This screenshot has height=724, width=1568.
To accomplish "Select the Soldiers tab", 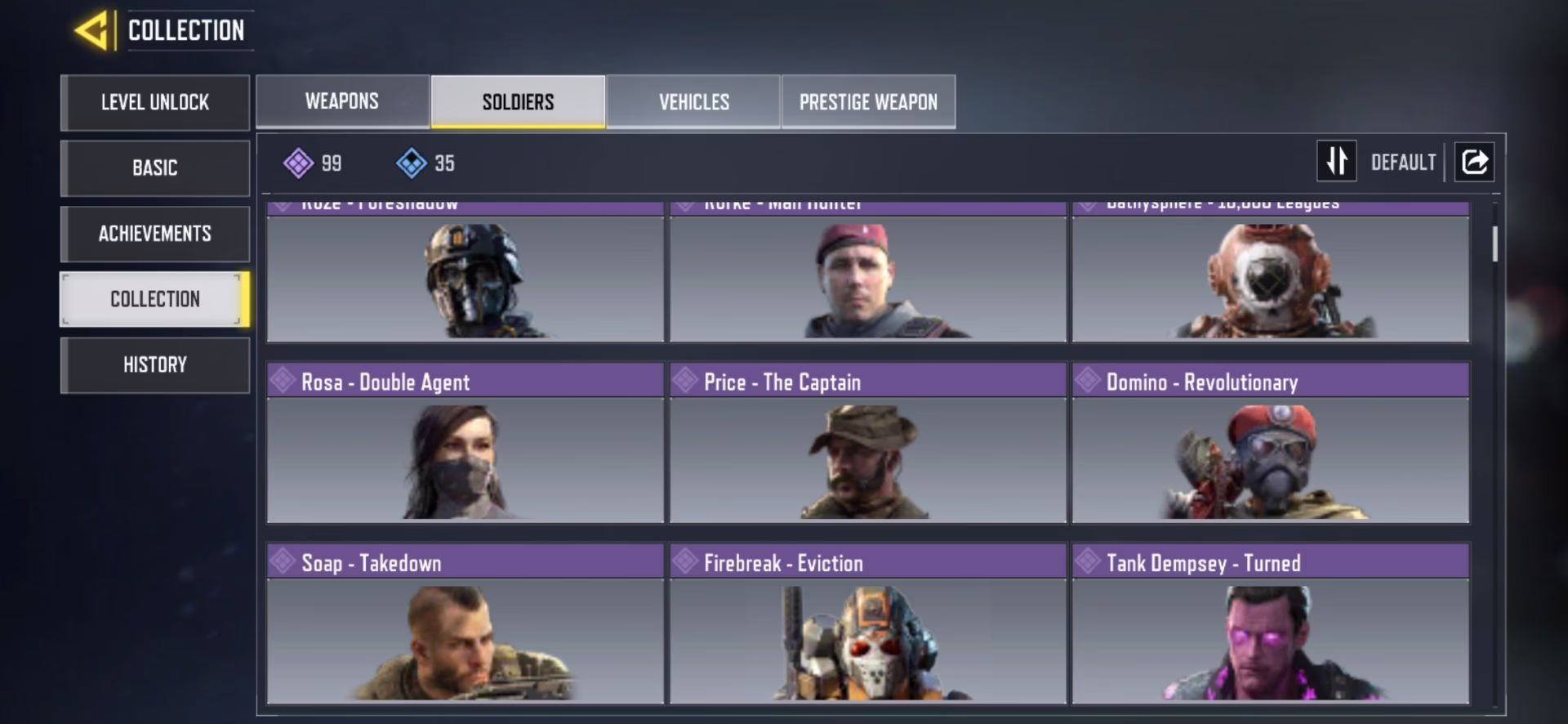I will click(x=518, y=101).
